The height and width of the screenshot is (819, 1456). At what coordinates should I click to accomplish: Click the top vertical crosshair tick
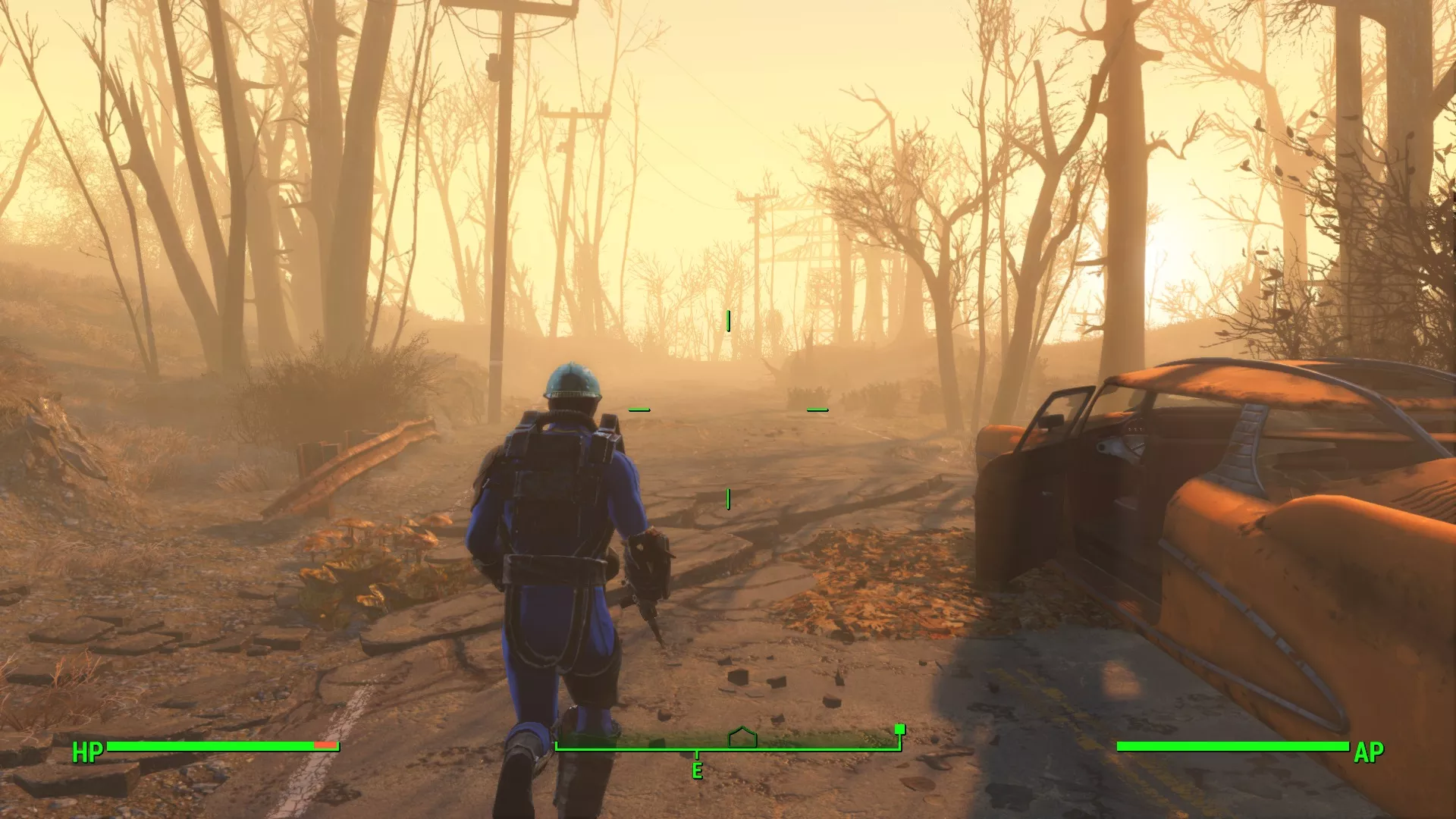click(729, 319)
